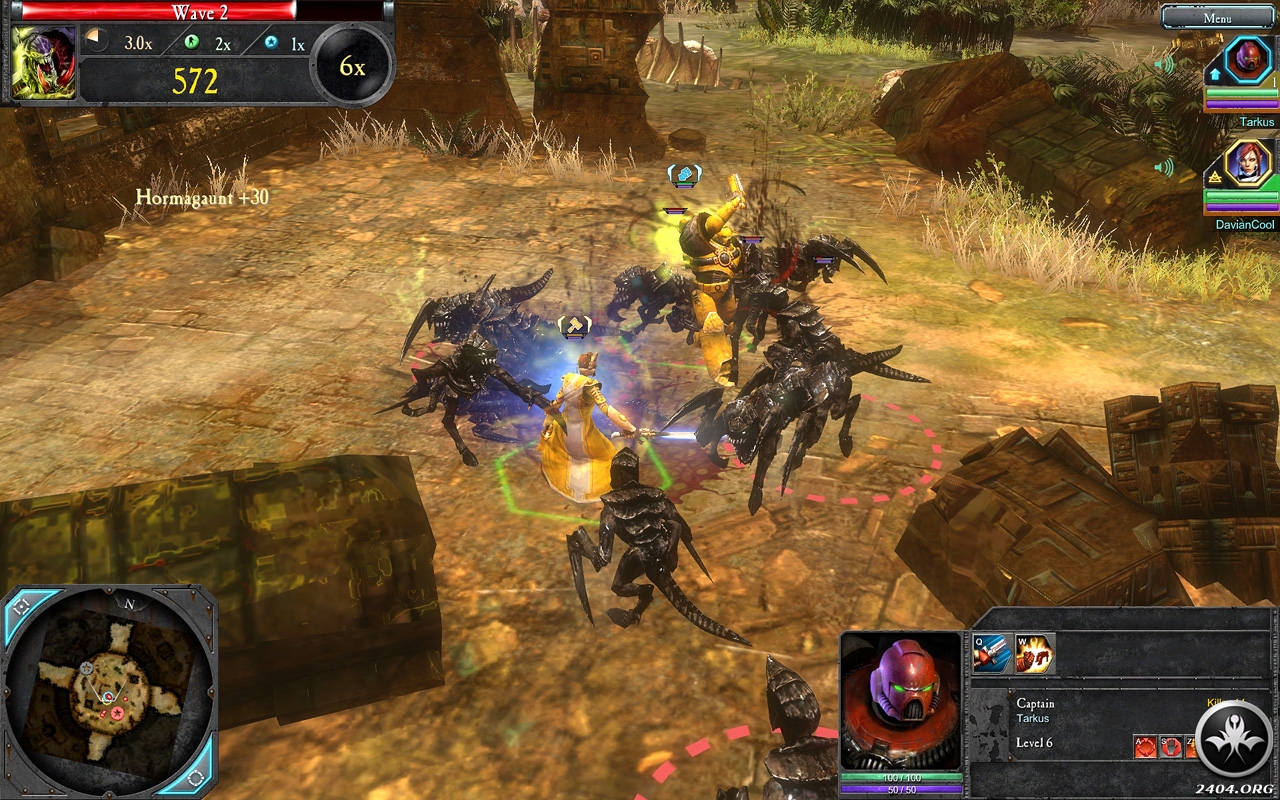Screen dimensions: 1280x800
Task: Click the Tyranid boss portrait beside the wave bar
Action: click(x=43, y=62)
